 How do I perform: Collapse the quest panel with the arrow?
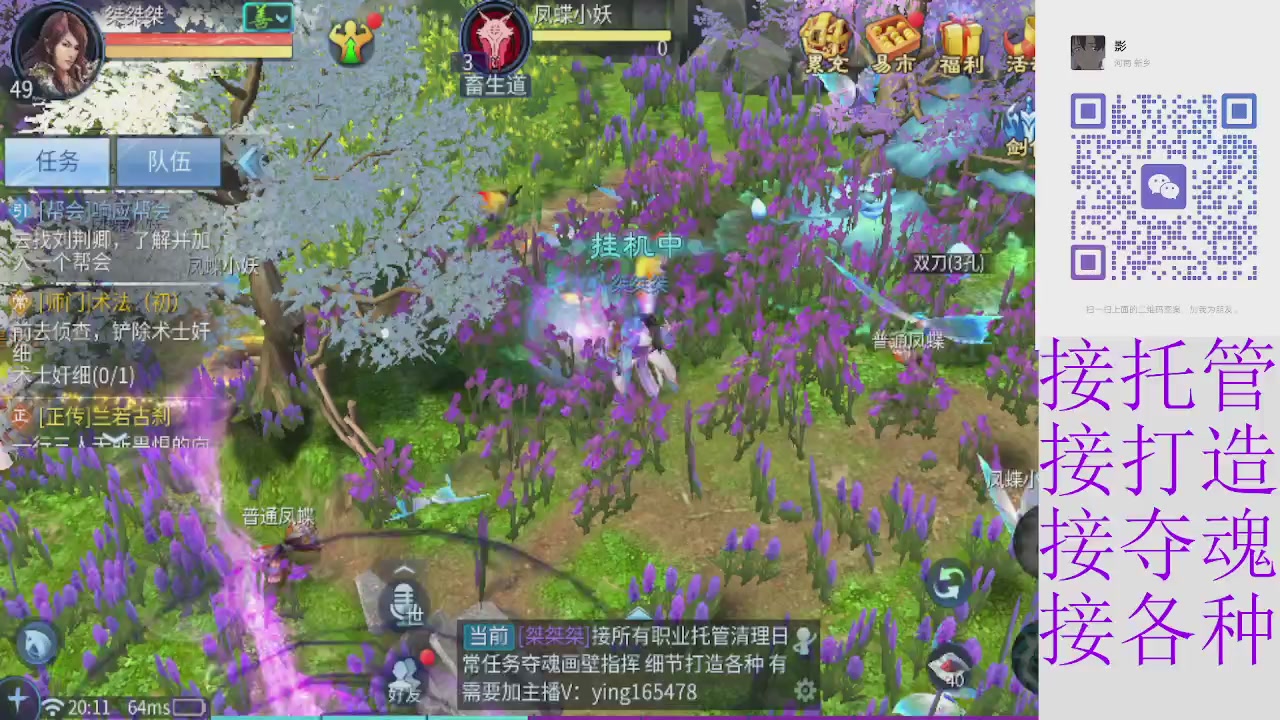tap(248, 162)
